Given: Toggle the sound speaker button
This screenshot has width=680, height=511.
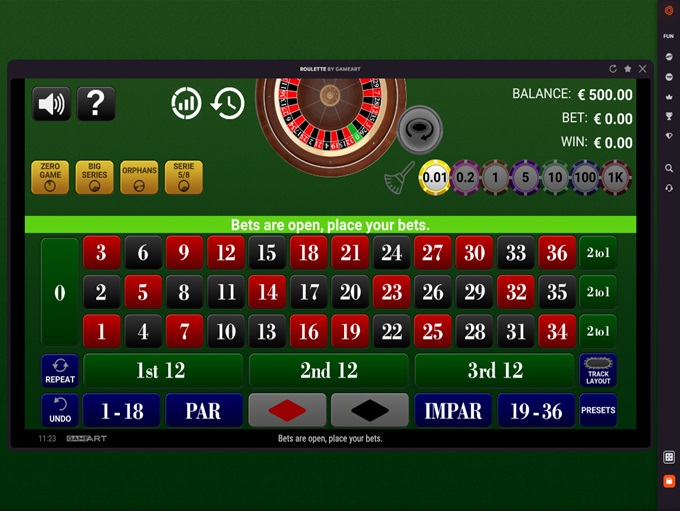Looking at the screenshot, I should (51, 103).
